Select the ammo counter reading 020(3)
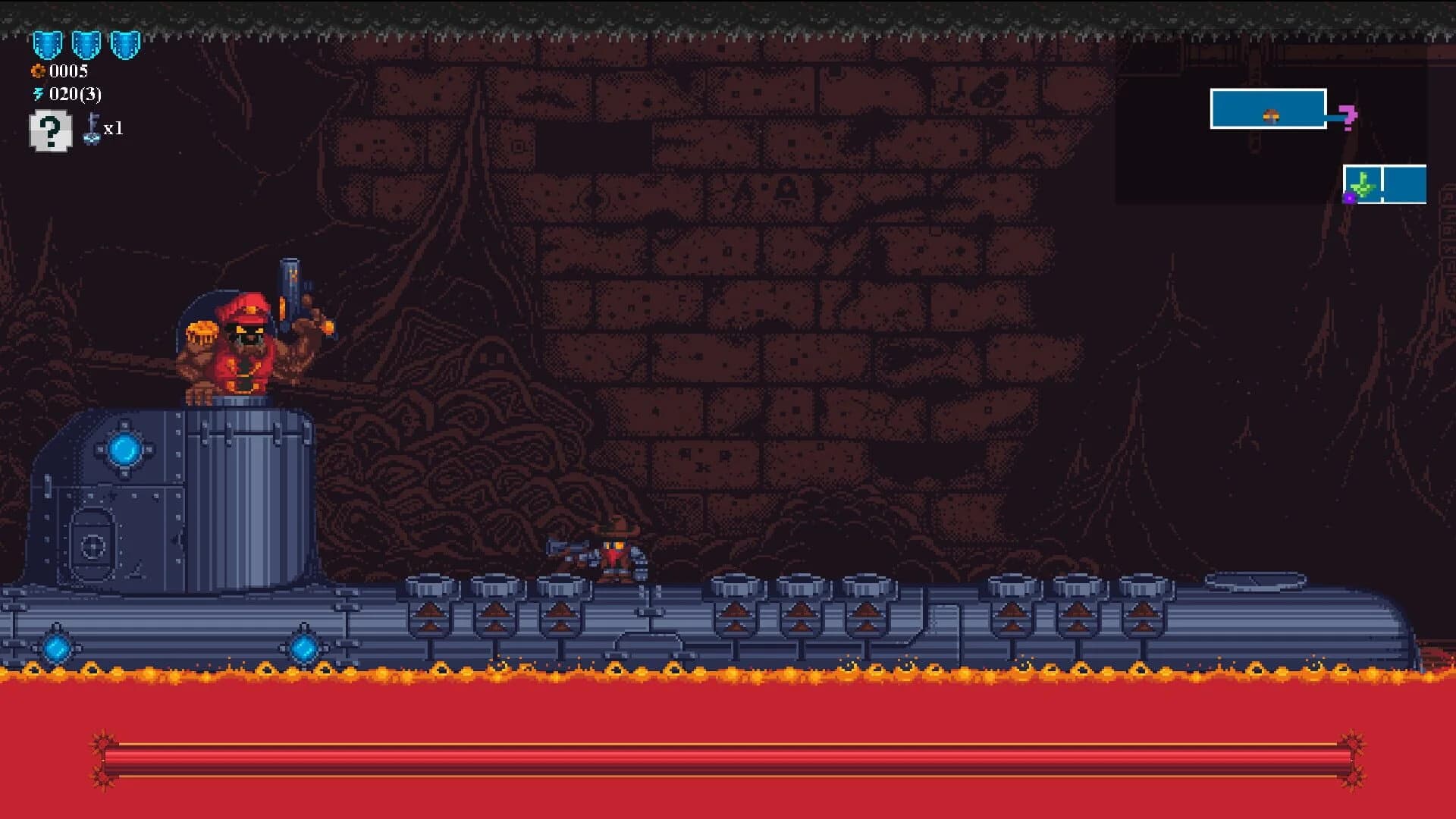Screen dimensions: 1456x819 tap(75, 96)
